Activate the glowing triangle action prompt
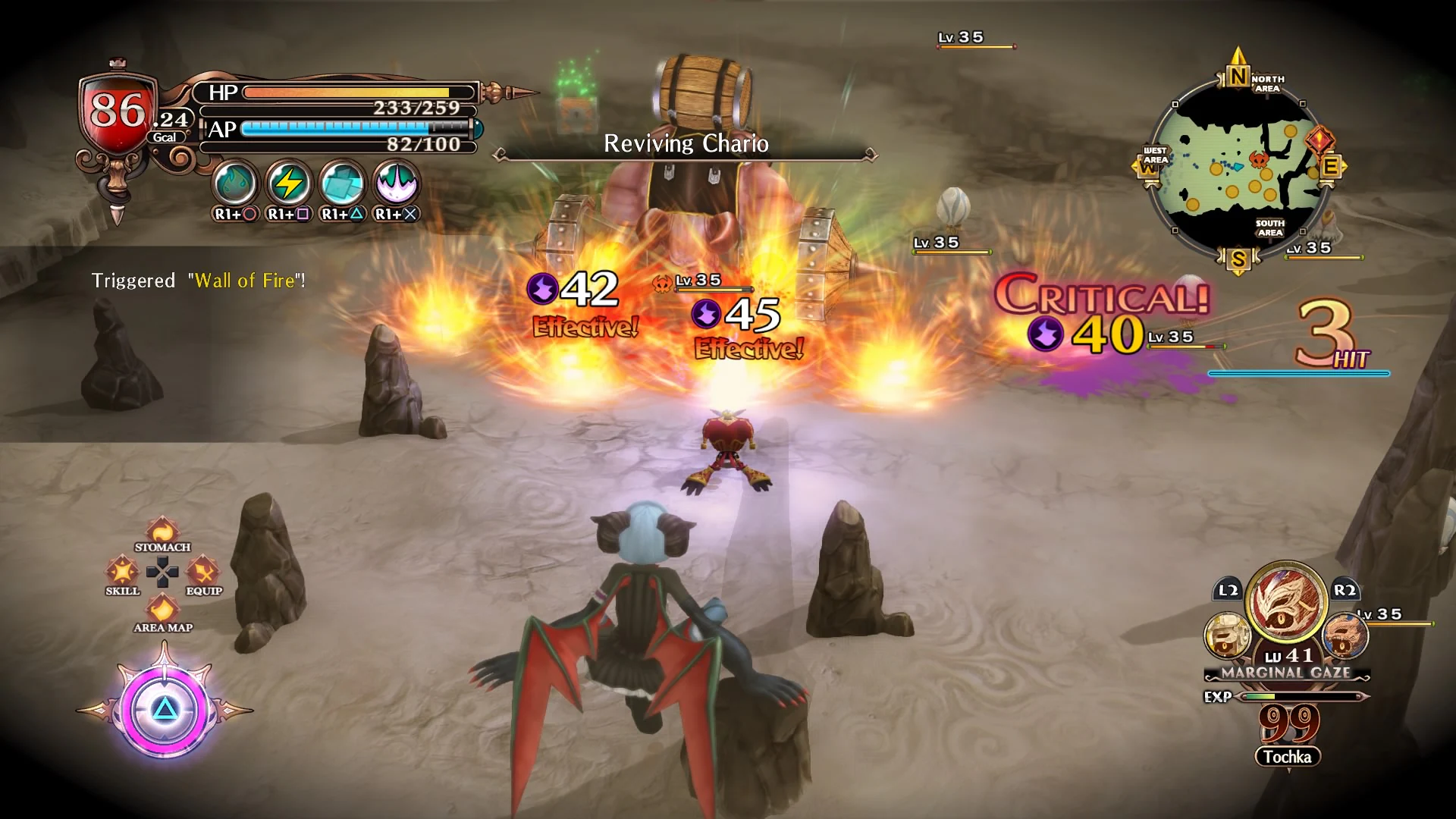The width and height of the screenshot is (1456, 819). (165, 708)
